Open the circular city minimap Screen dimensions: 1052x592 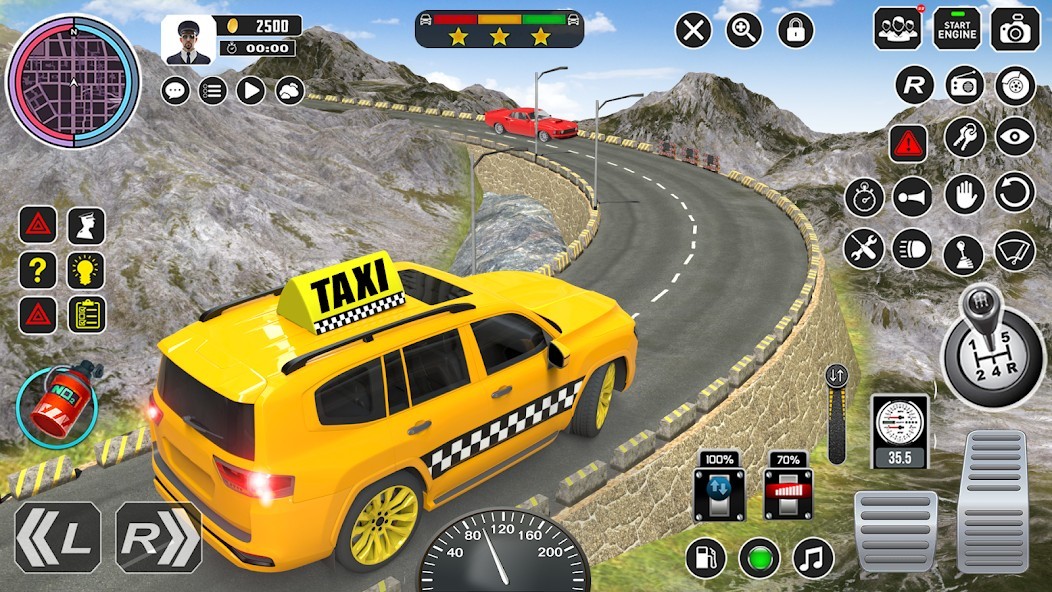(x=73, y=81)
